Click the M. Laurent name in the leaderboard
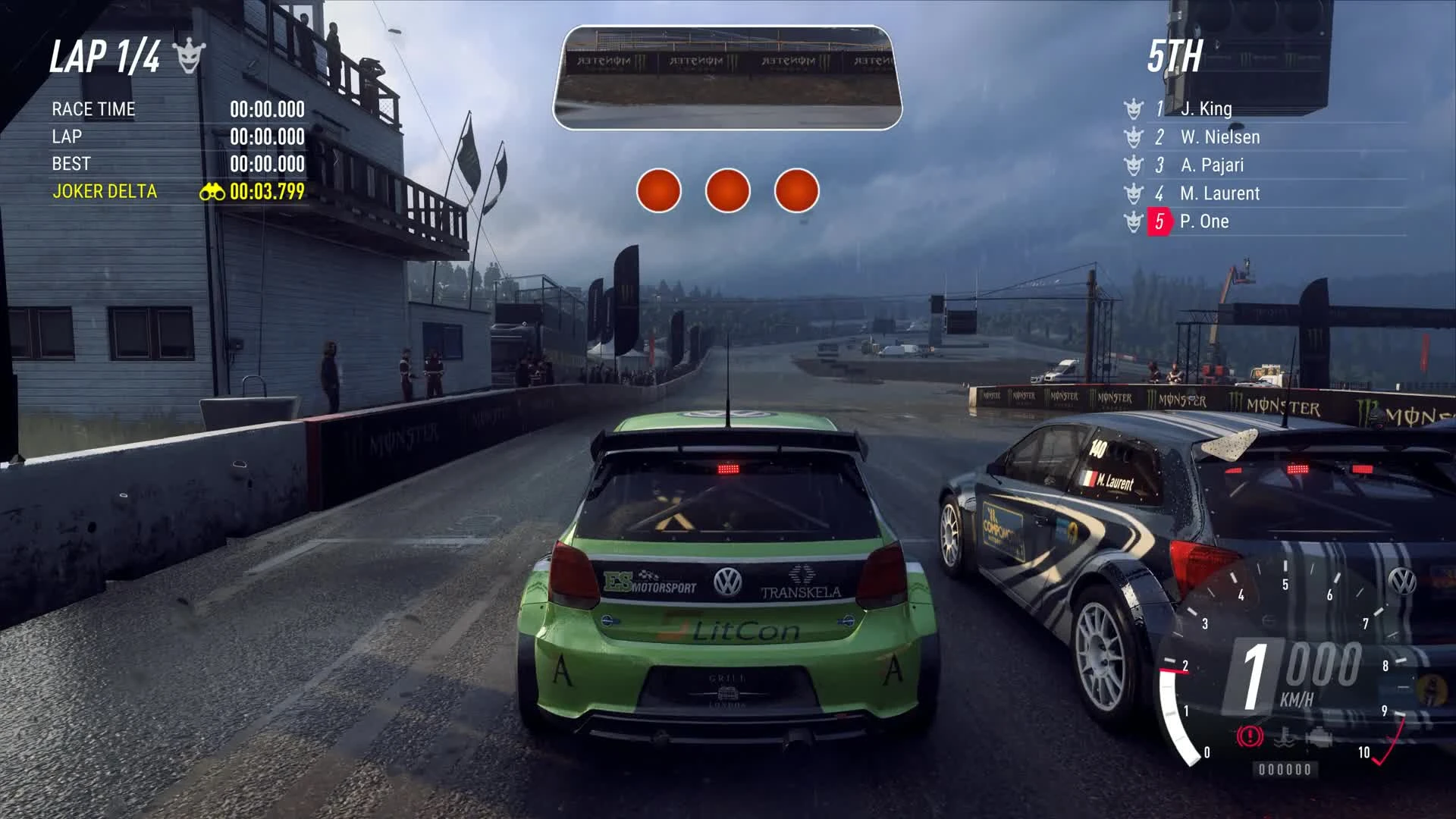 point(1222,193)
